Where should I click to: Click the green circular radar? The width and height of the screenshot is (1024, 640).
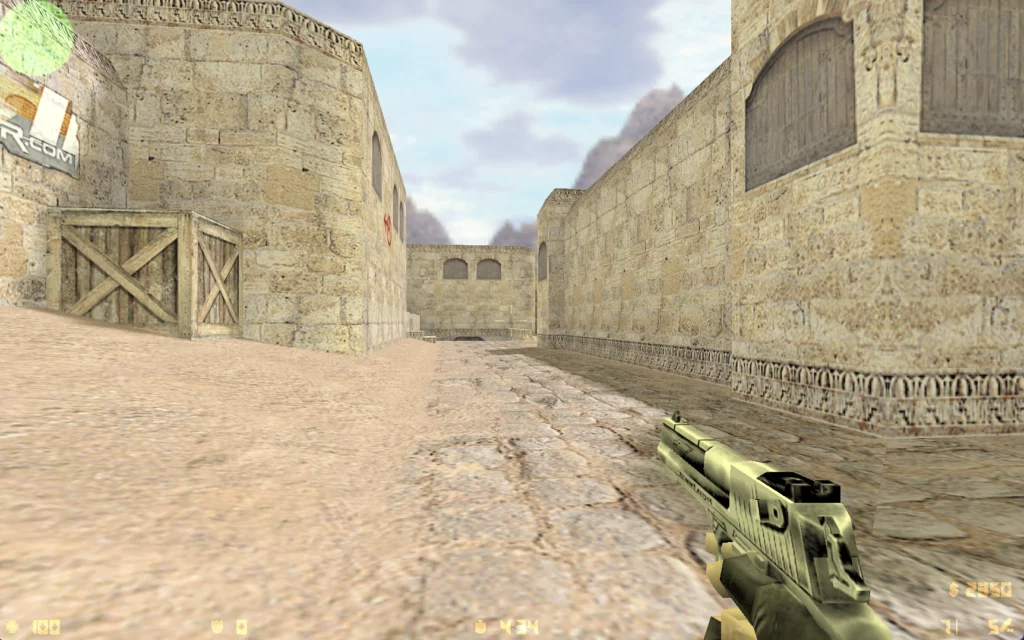[36, 37]
